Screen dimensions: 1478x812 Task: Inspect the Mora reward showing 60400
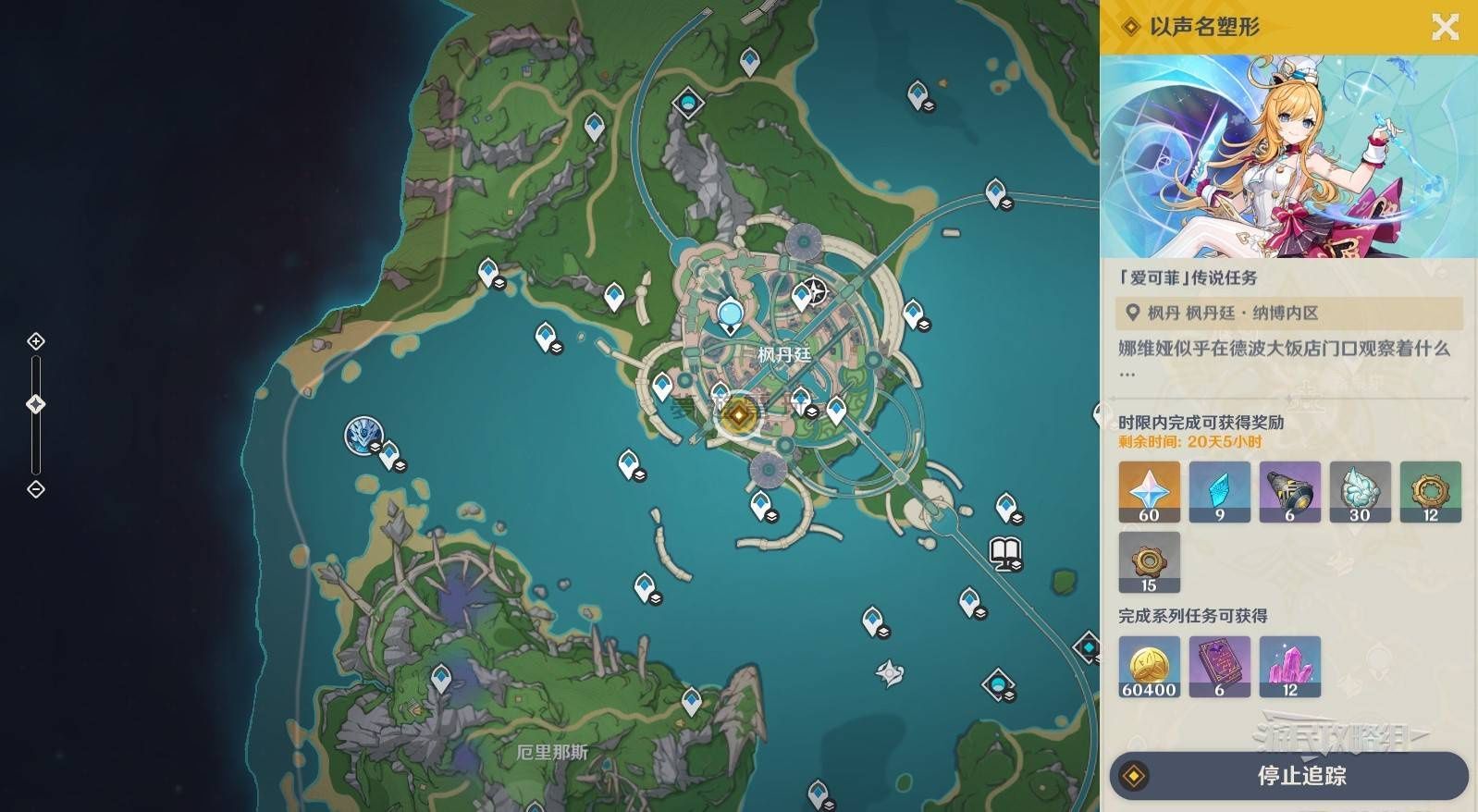pyautogui.click(x=1149, y=666)
